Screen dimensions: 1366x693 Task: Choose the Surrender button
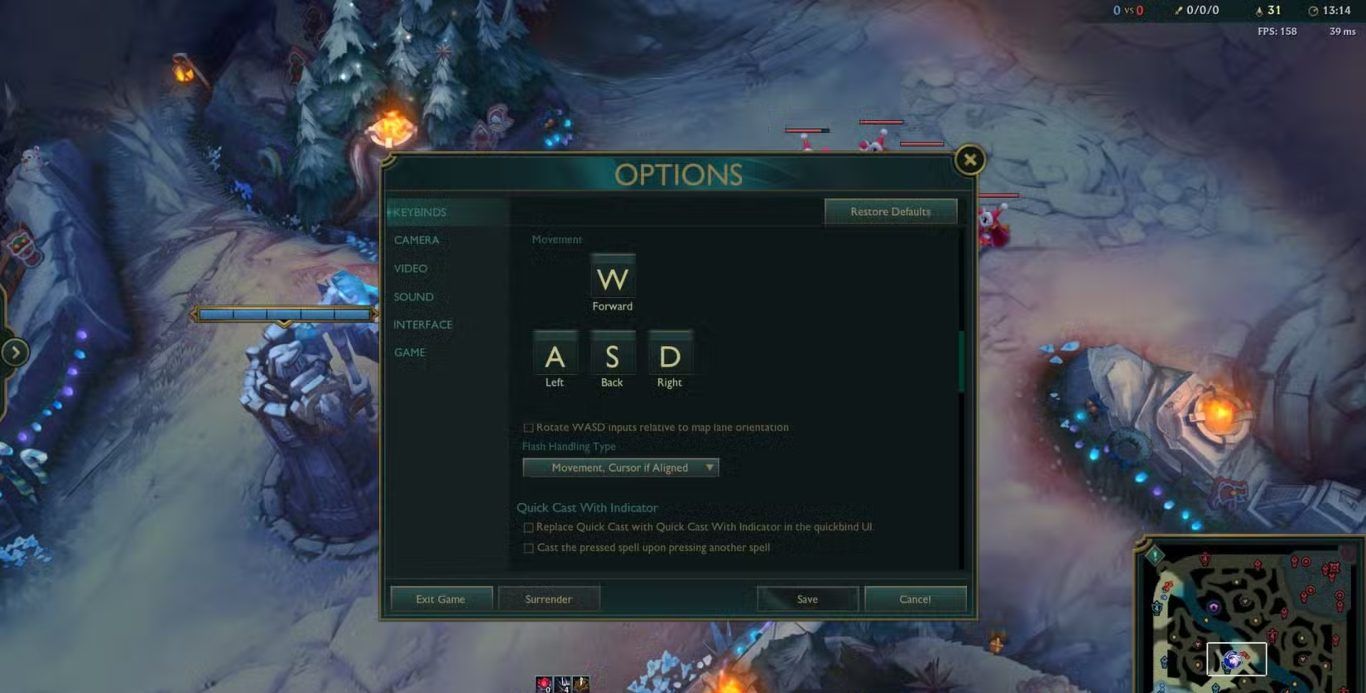(x=548, y=599)
